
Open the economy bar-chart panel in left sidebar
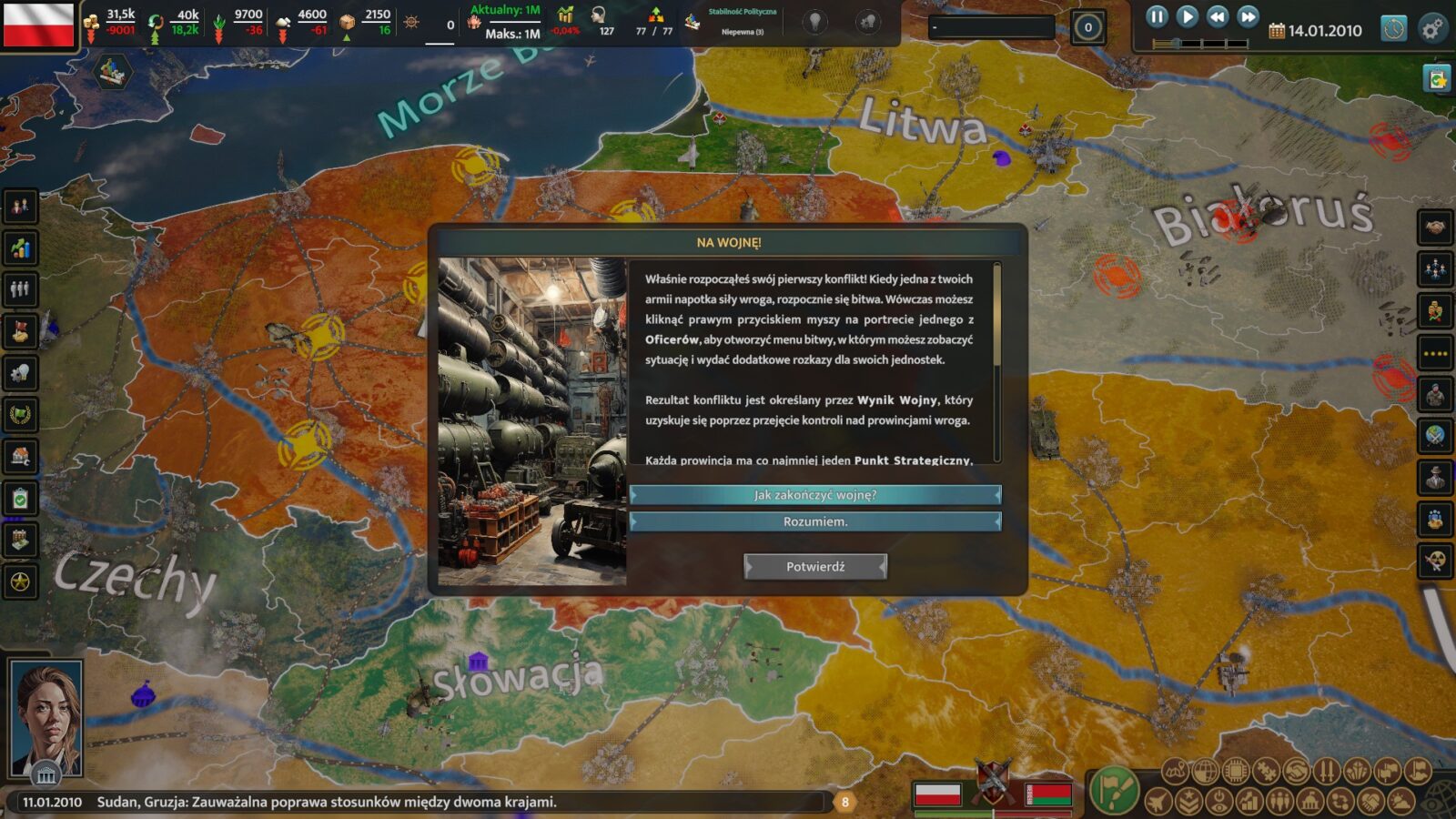(x=20, y=248)
